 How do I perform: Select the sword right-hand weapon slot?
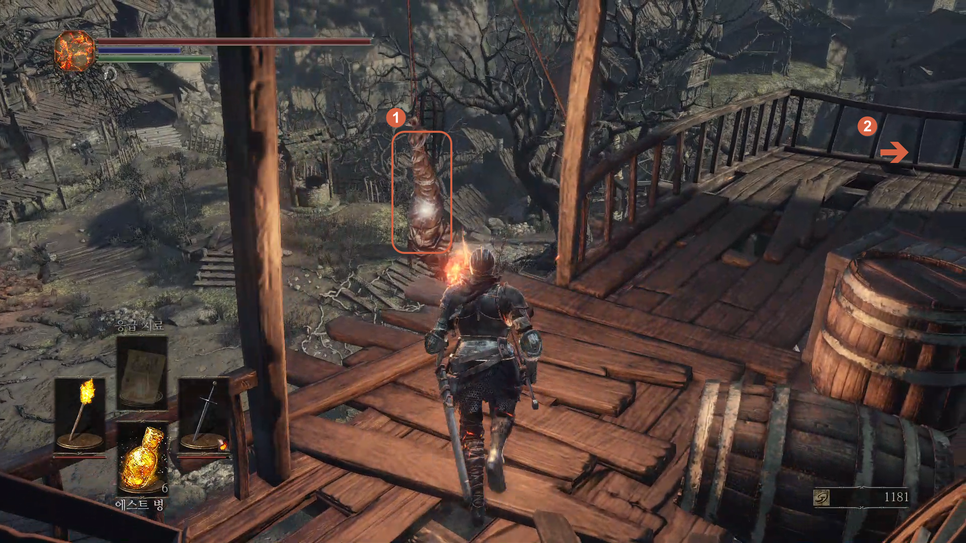pyautogui.click(x=204, y=413)
